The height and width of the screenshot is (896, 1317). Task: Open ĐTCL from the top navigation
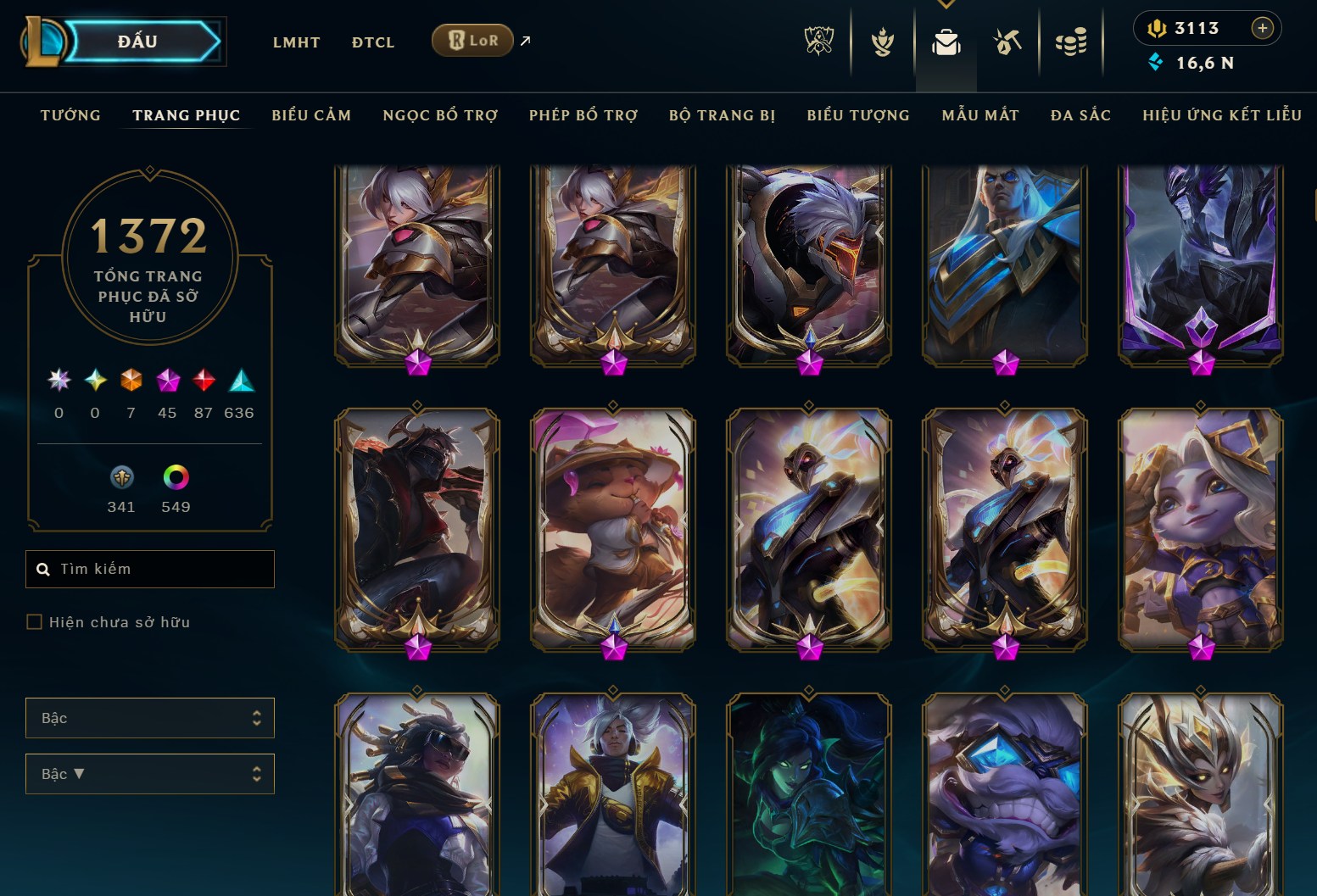(372, 42)
